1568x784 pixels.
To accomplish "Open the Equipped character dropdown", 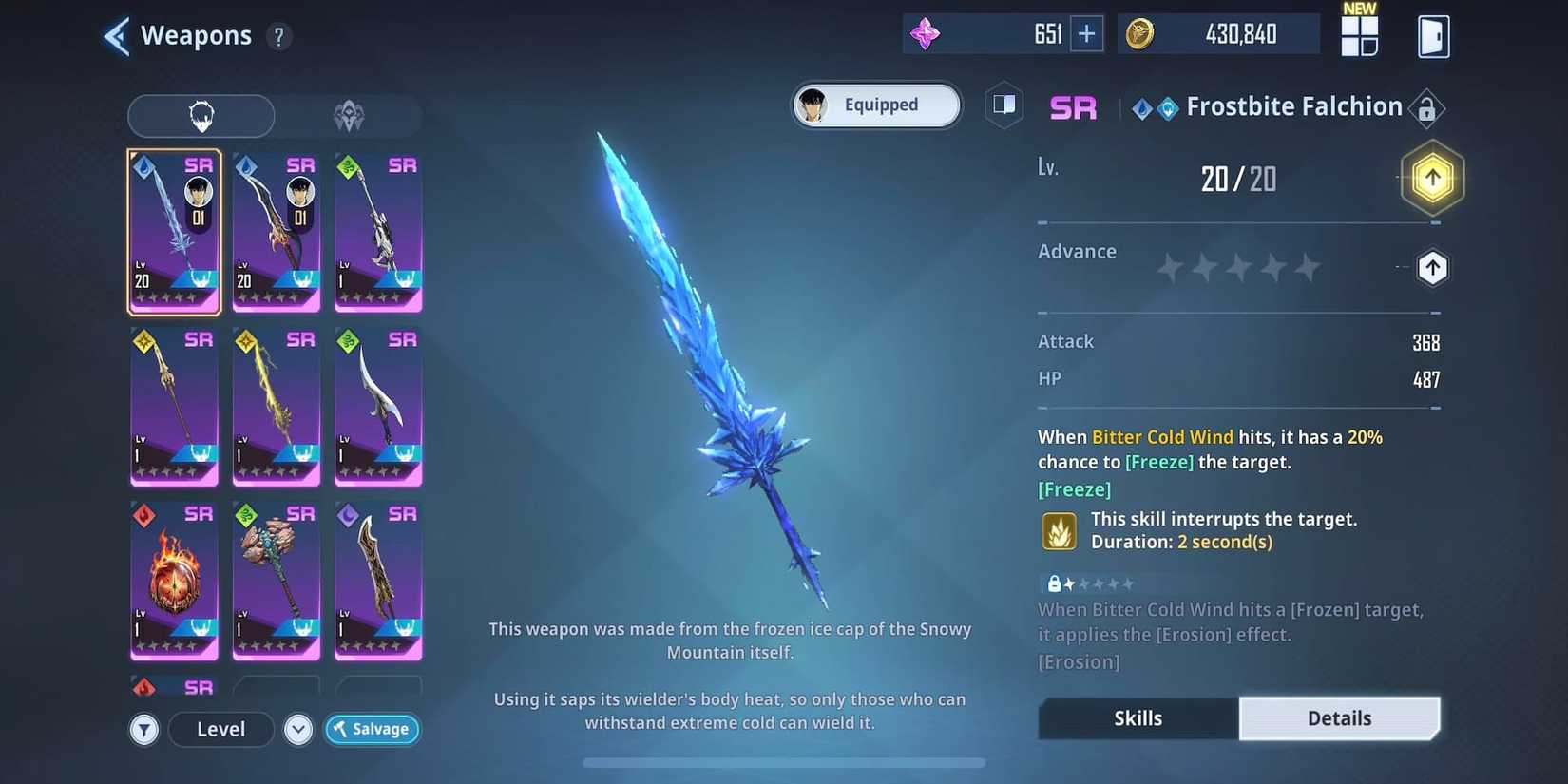I will pyautogui.click(x=874, y=105).
